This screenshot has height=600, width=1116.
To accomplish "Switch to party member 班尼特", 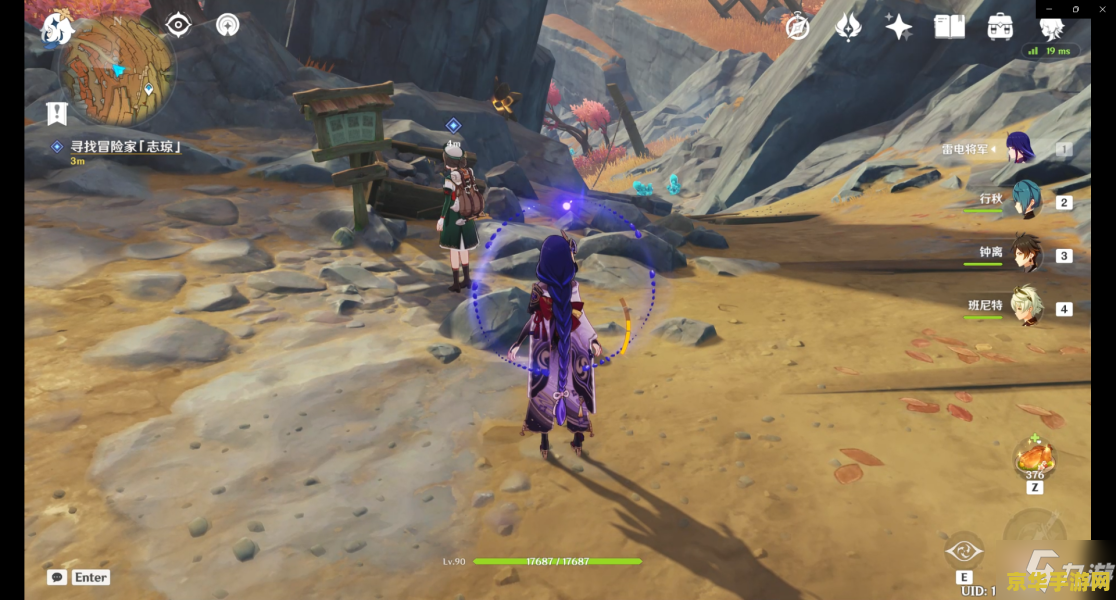I will pos(1024,307).
